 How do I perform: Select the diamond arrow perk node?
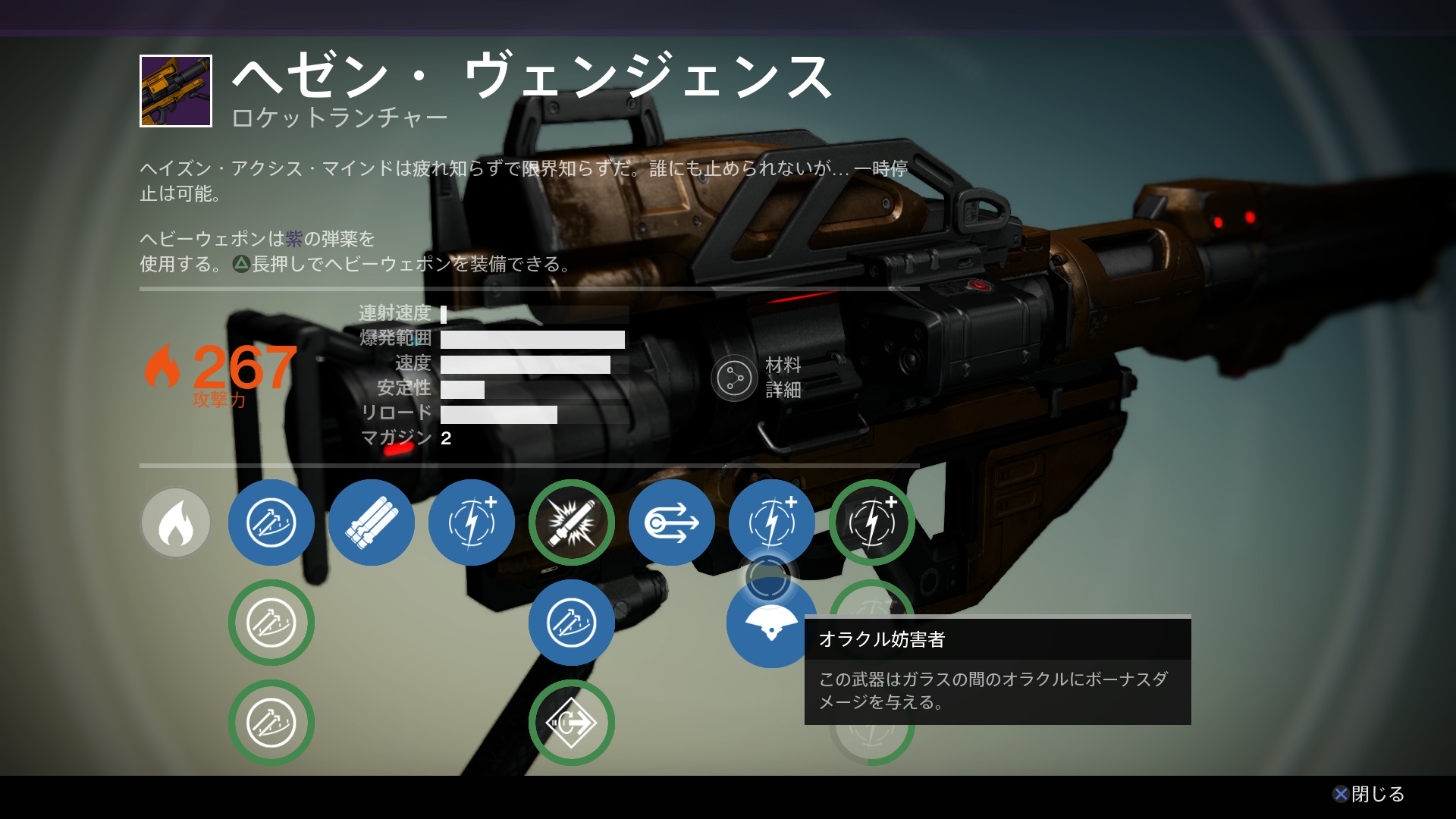571,723
